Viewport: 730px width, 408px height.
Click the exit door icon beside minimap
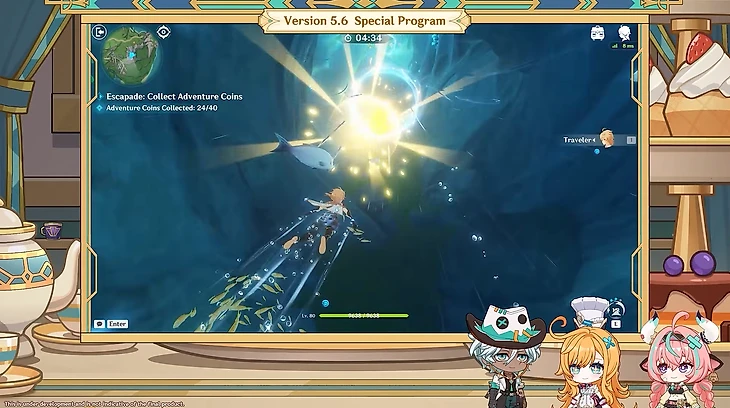pos(100,32)
